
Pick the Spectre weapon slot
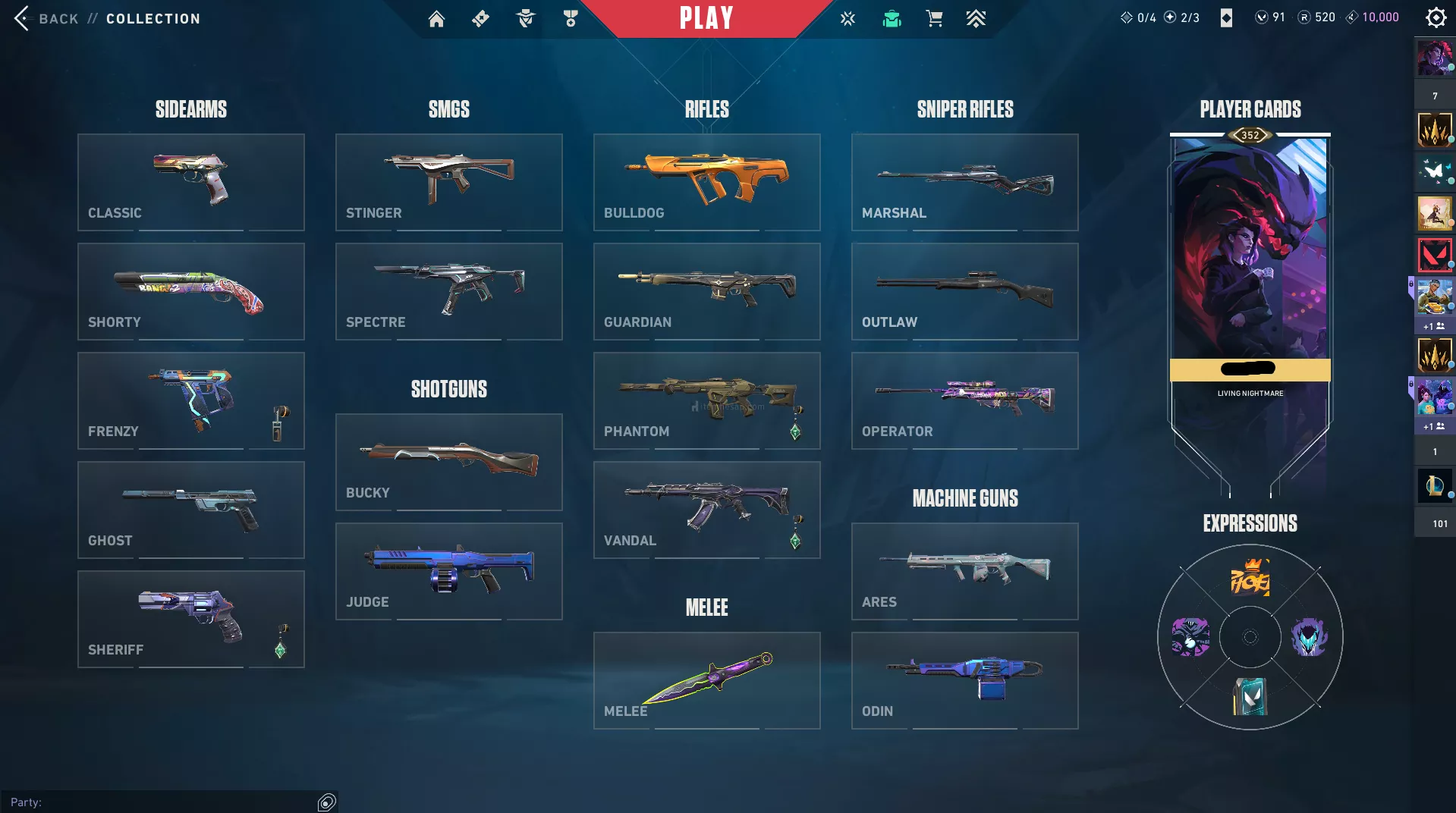pos(449,291)
